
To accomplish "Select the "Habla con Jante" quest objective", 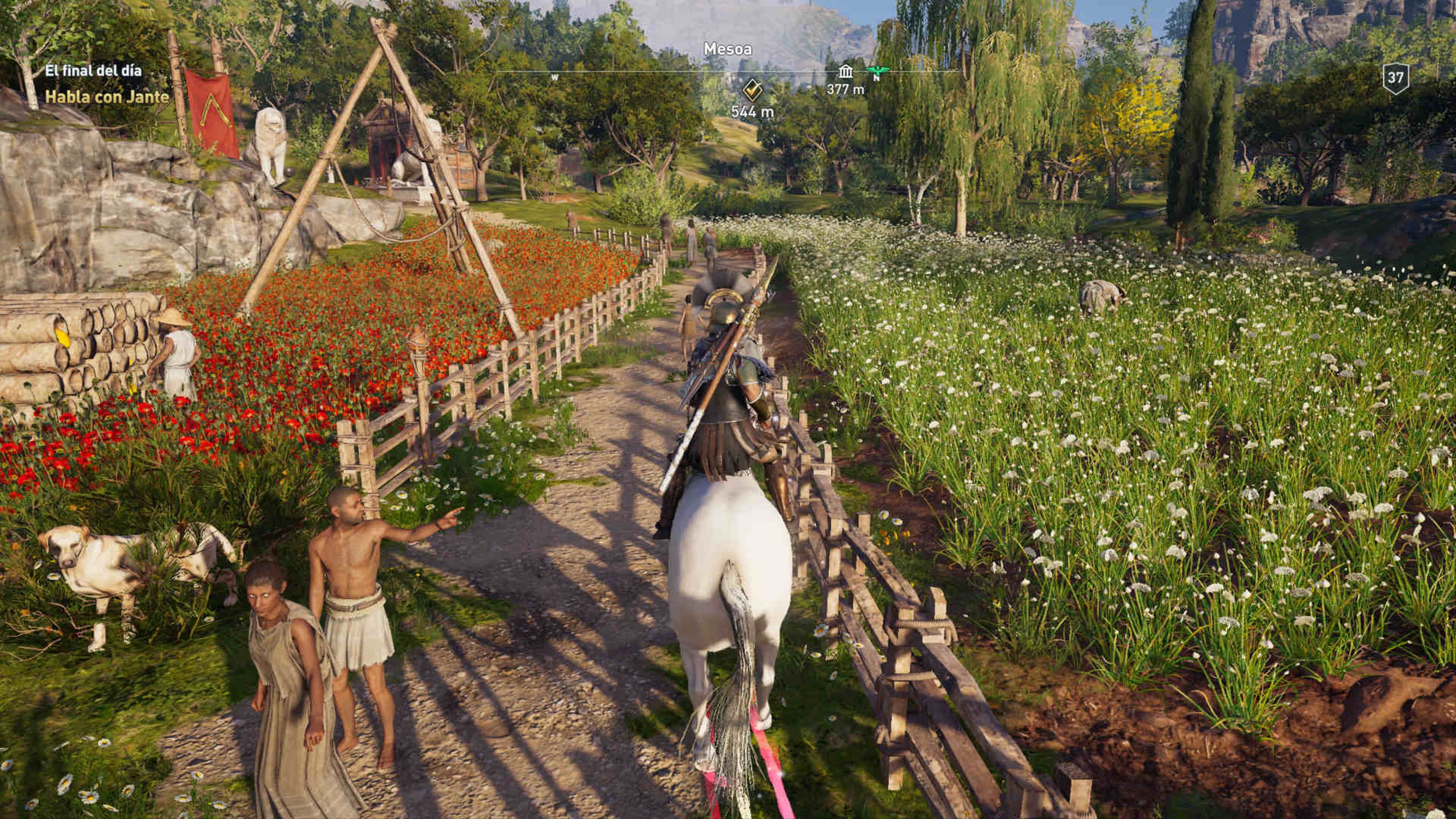I will click(x=107, y=97).
